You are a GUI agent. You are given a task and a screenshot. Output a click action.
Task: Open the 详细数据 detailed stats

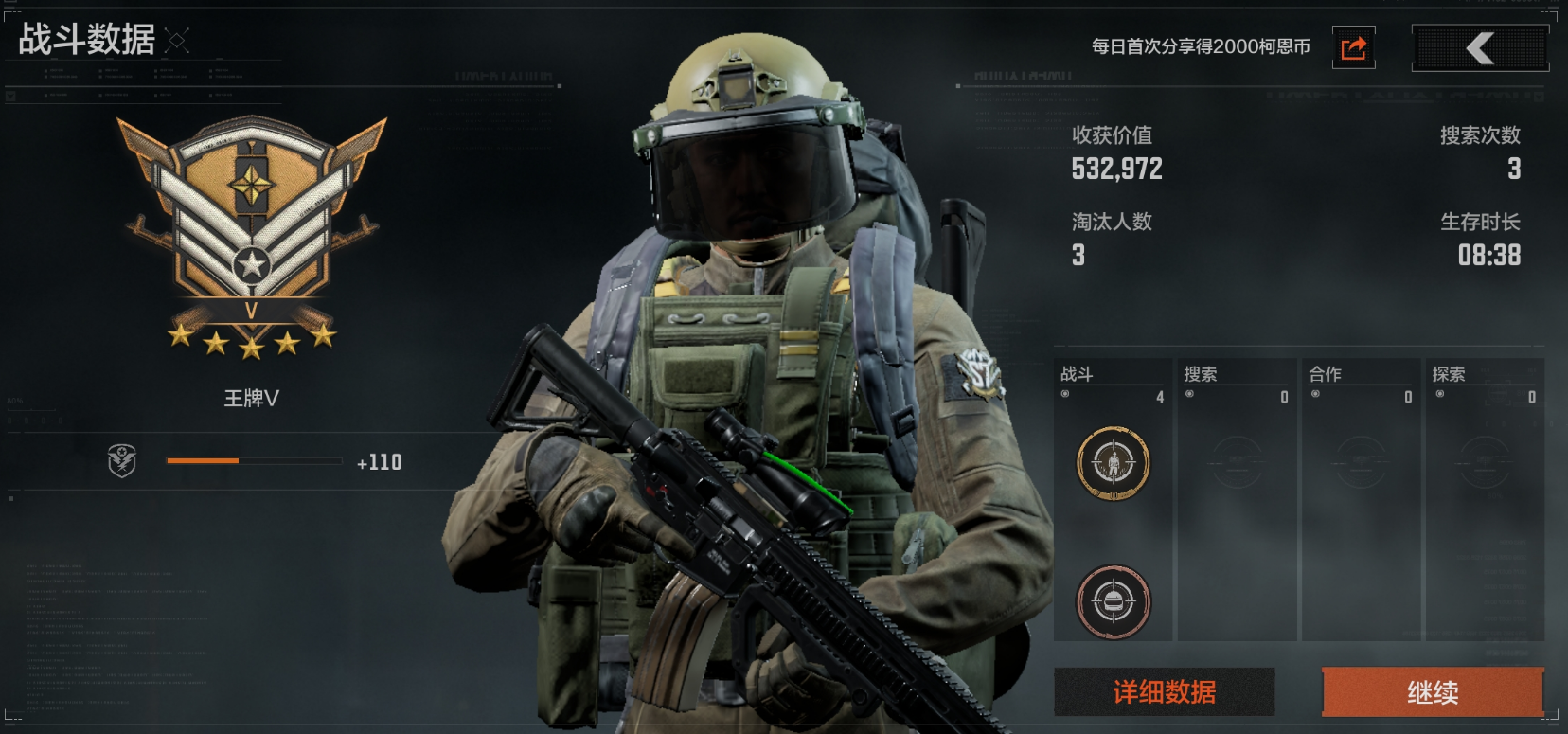(1164, 692)
